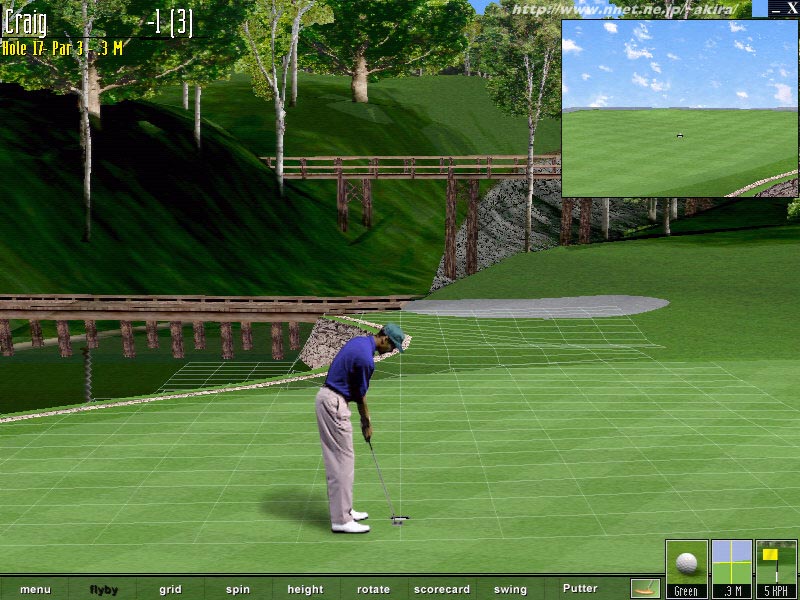This screenshot has height=600, width=800.
Task: Choose the swing option
Action: [510, 589]
